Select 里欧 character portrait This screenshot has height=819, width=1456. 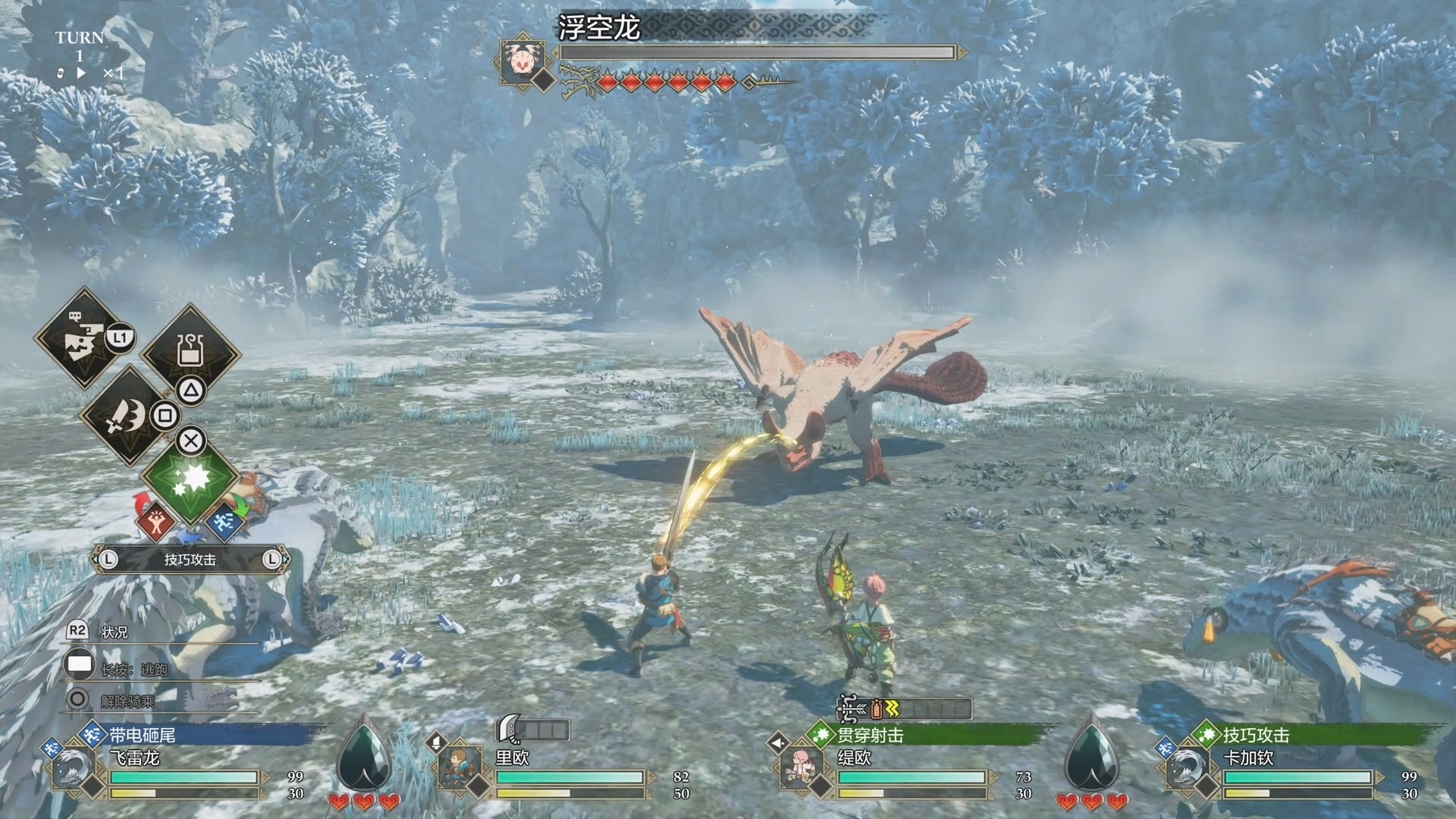460,767
